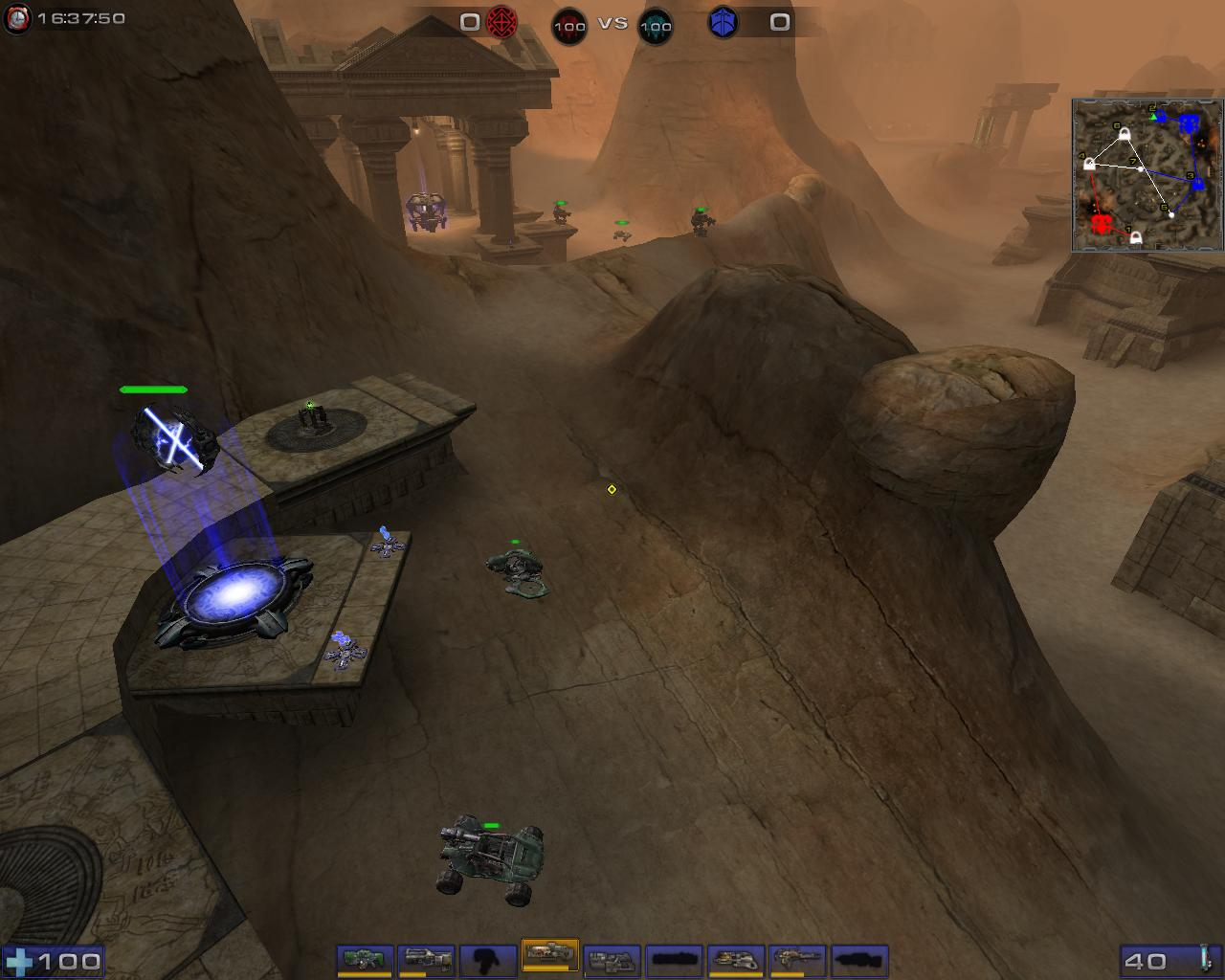Click the highlighted Minigun weapon slot

point(550,957)
